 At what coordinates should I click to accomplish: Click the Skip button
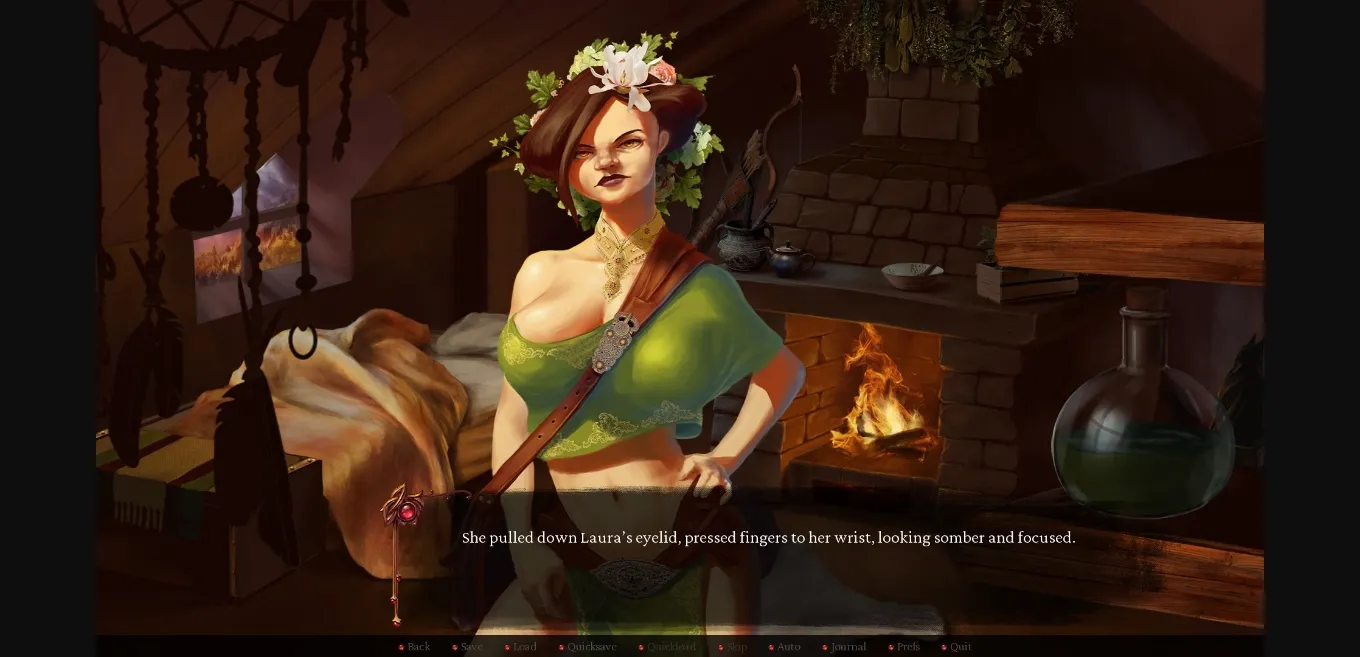tap(737, 647)
